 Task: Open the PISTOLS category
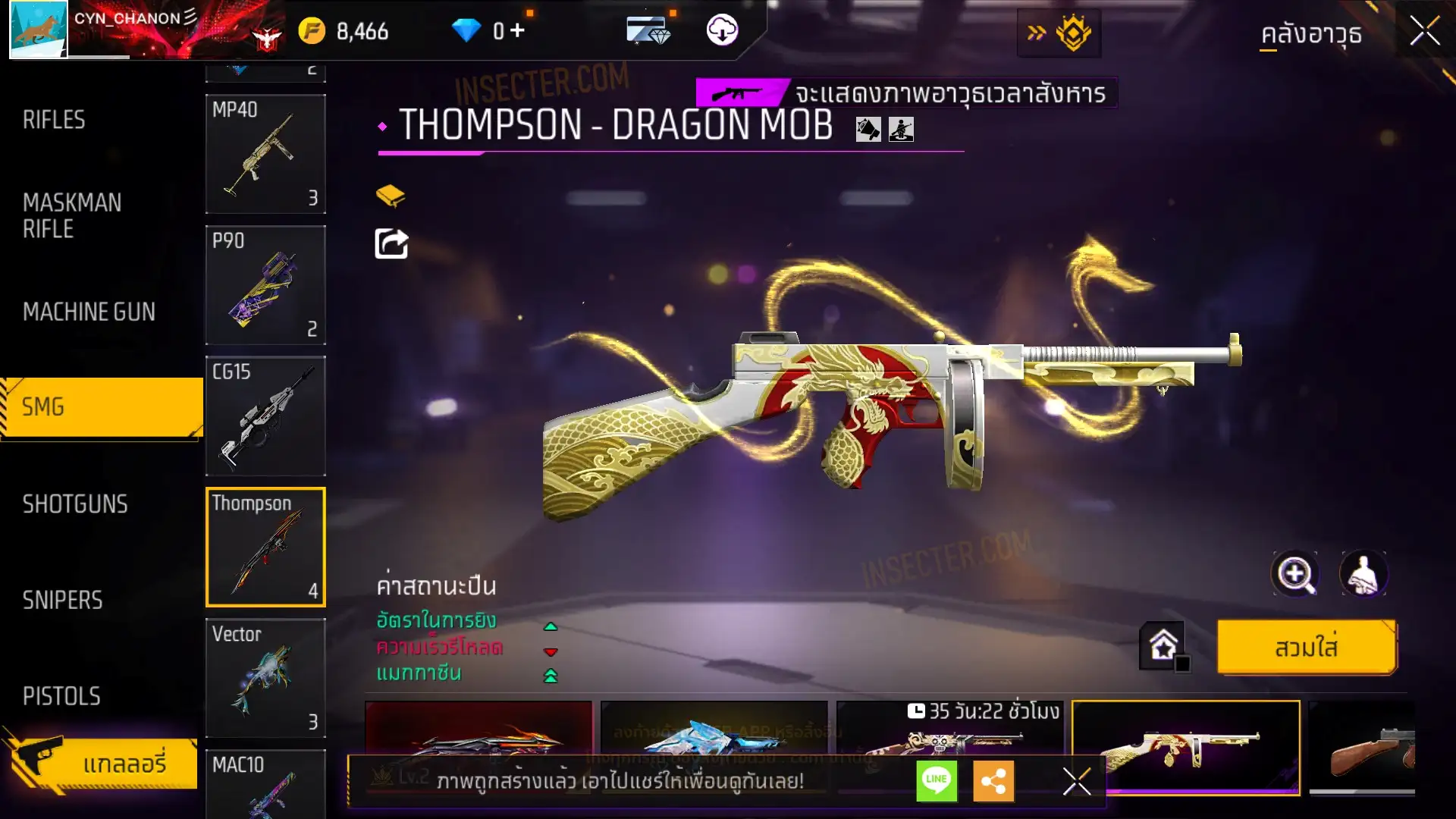(x=61, y=696)
